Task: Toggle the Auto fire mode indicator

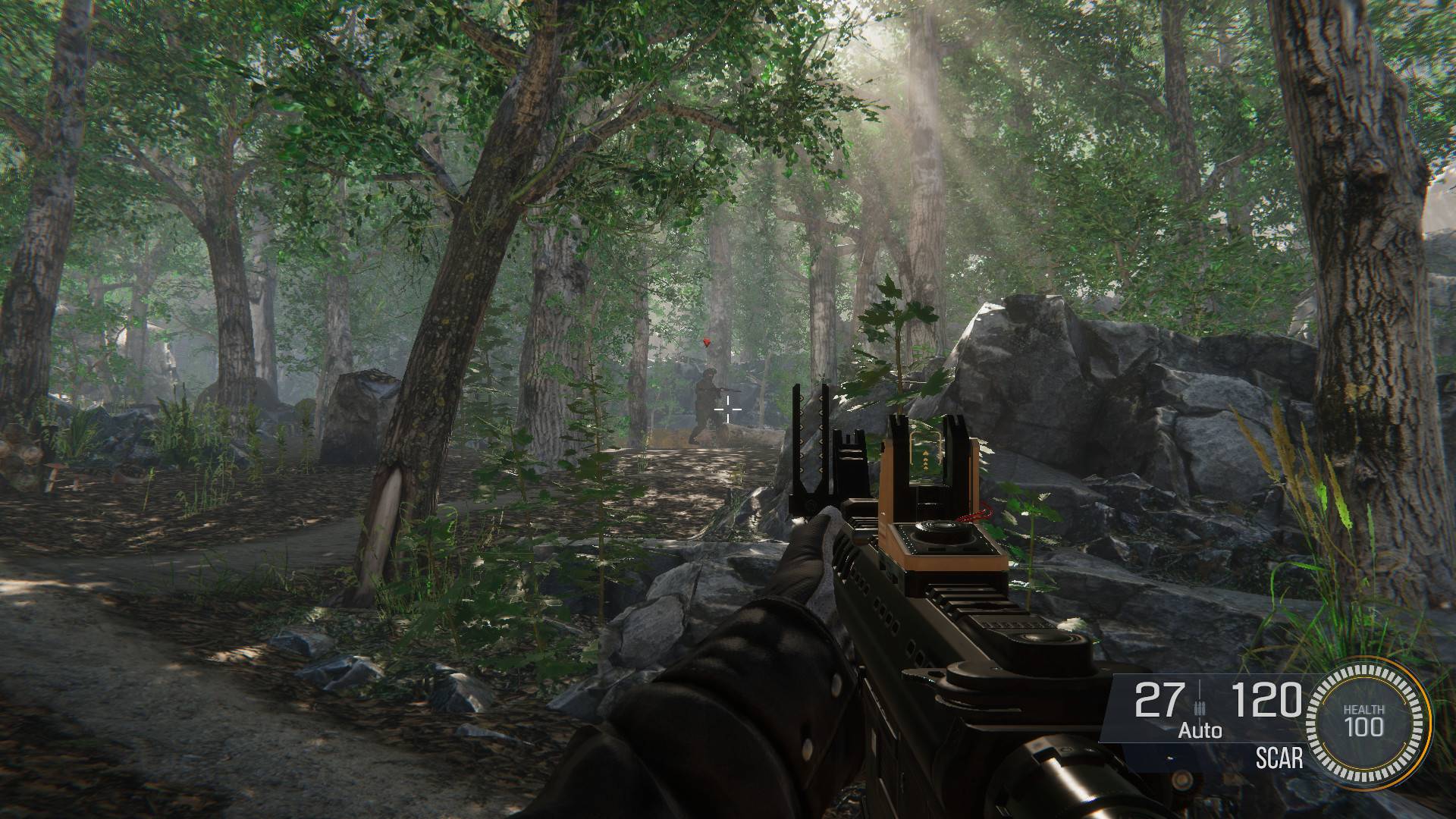Action: pyautogui.click(x=1200, y=731)
